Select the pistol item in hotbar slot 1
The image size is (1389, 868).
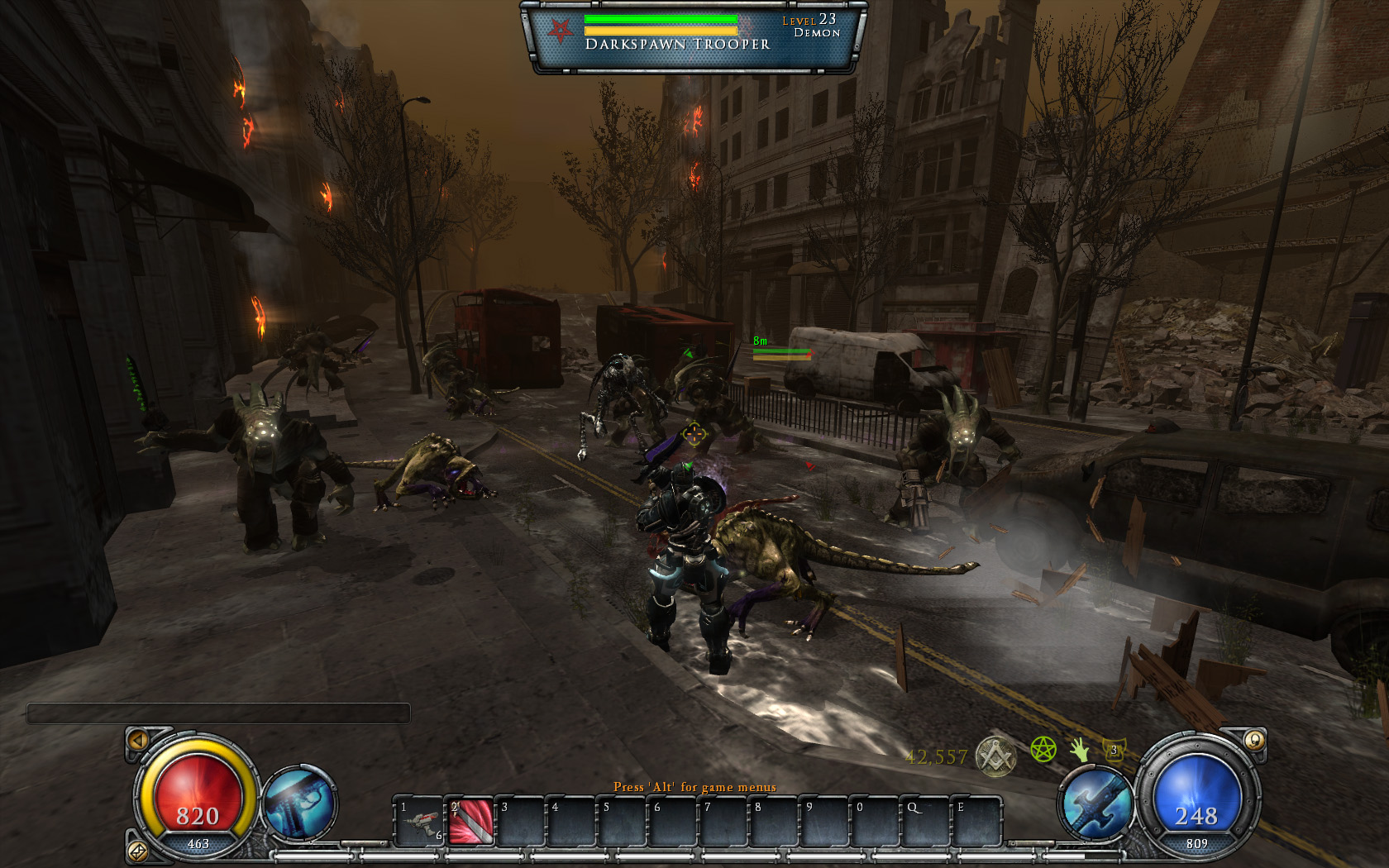421,821
